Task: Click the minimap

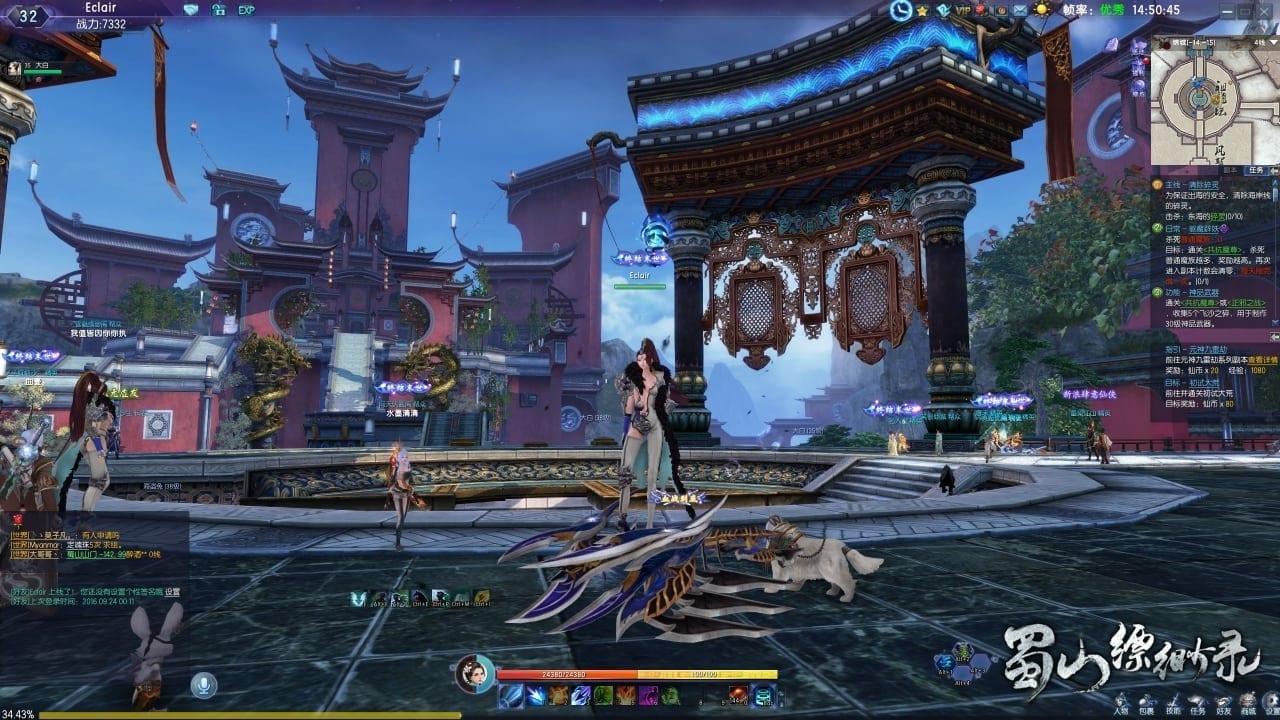Action: 1211,101
